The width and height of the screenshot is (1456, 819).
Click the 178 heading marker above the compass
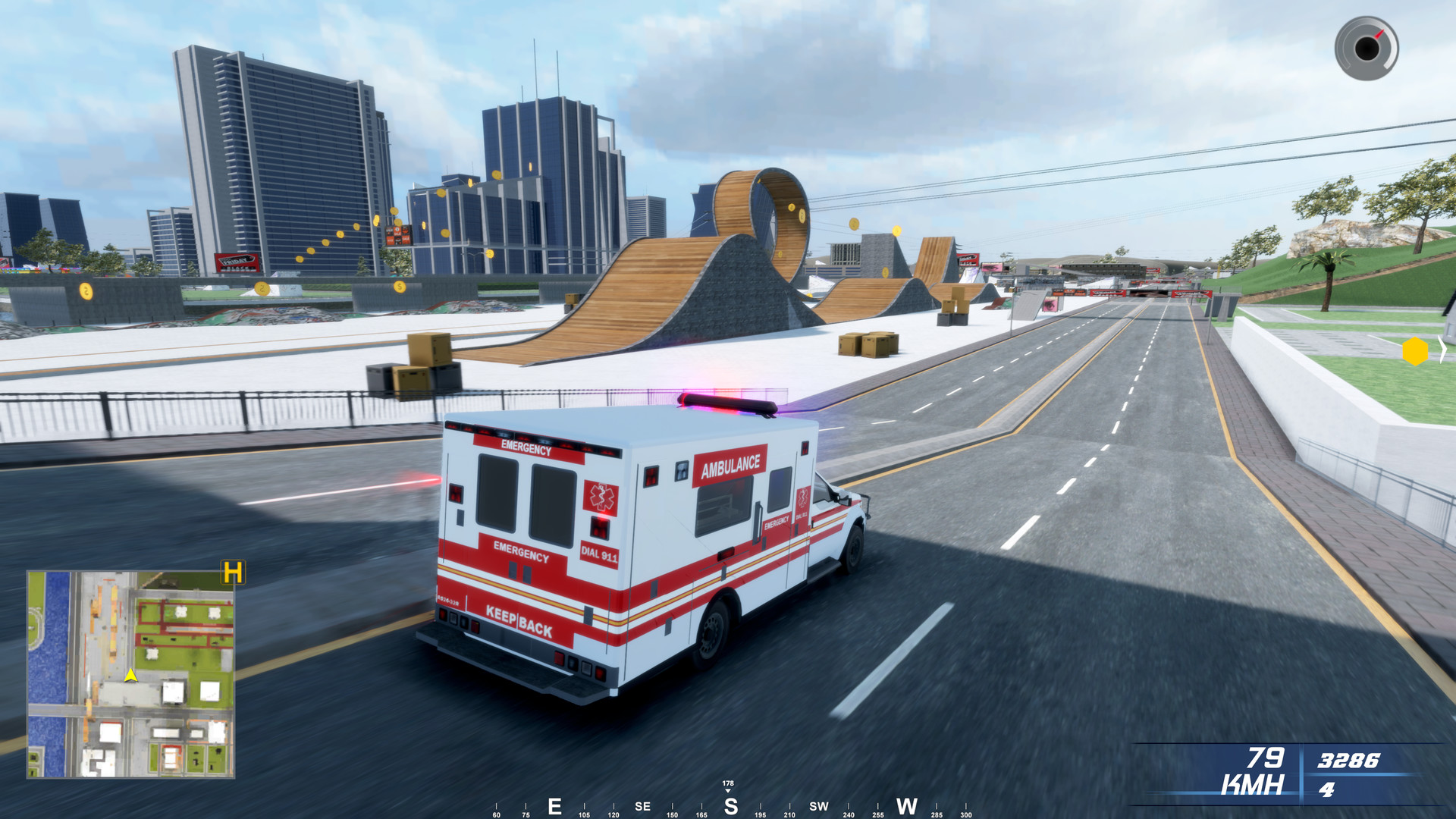click(730, 782)
